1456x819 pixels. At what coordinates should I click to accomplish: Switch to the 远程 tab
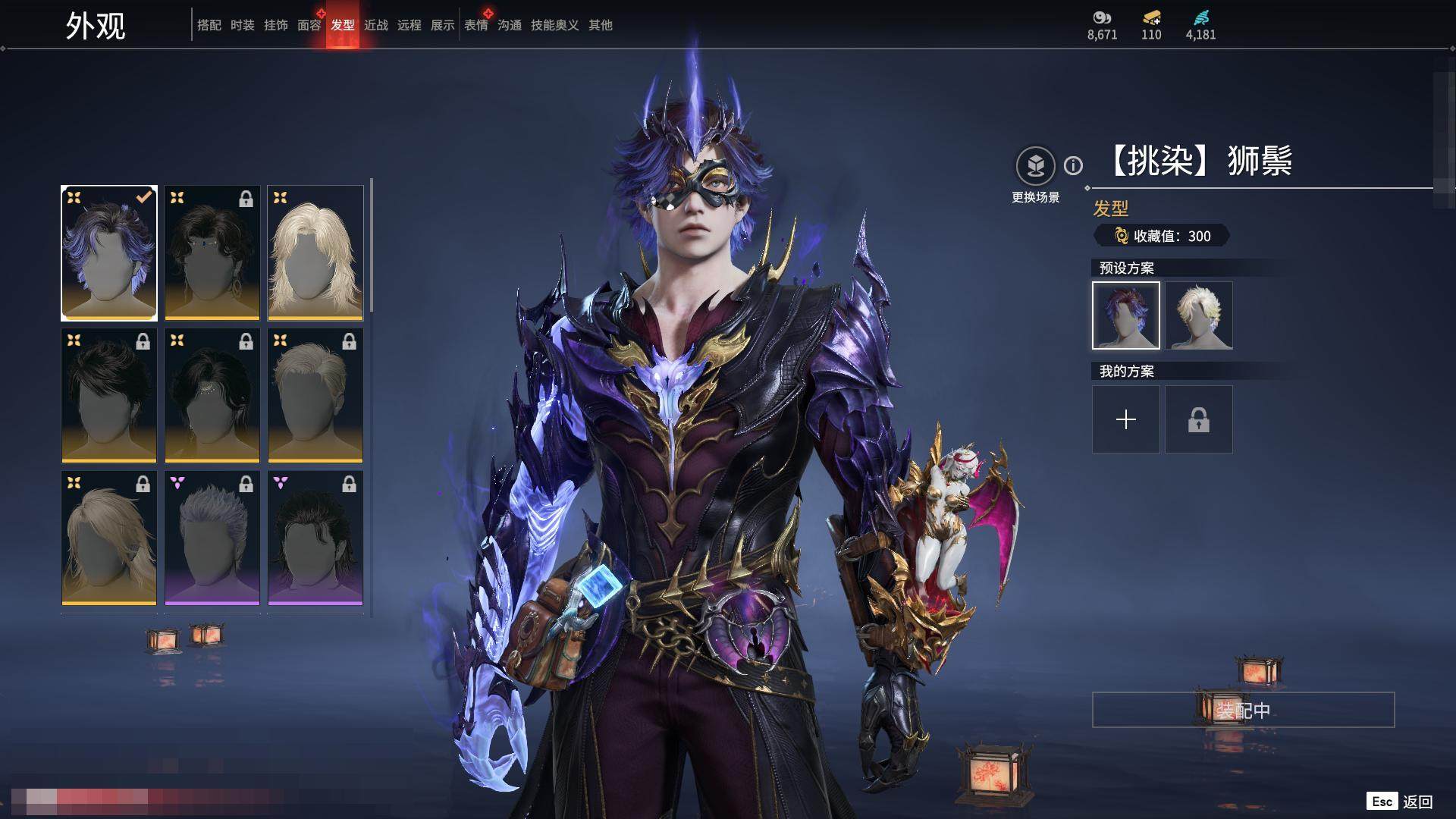[409, 25]
